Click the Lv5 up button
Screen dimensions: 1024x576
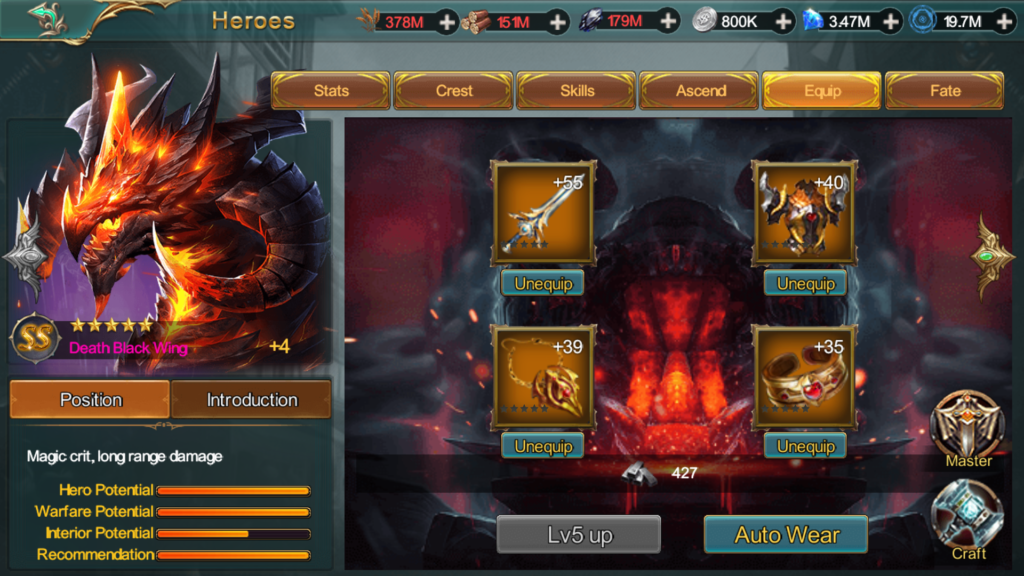coord(579,535)
